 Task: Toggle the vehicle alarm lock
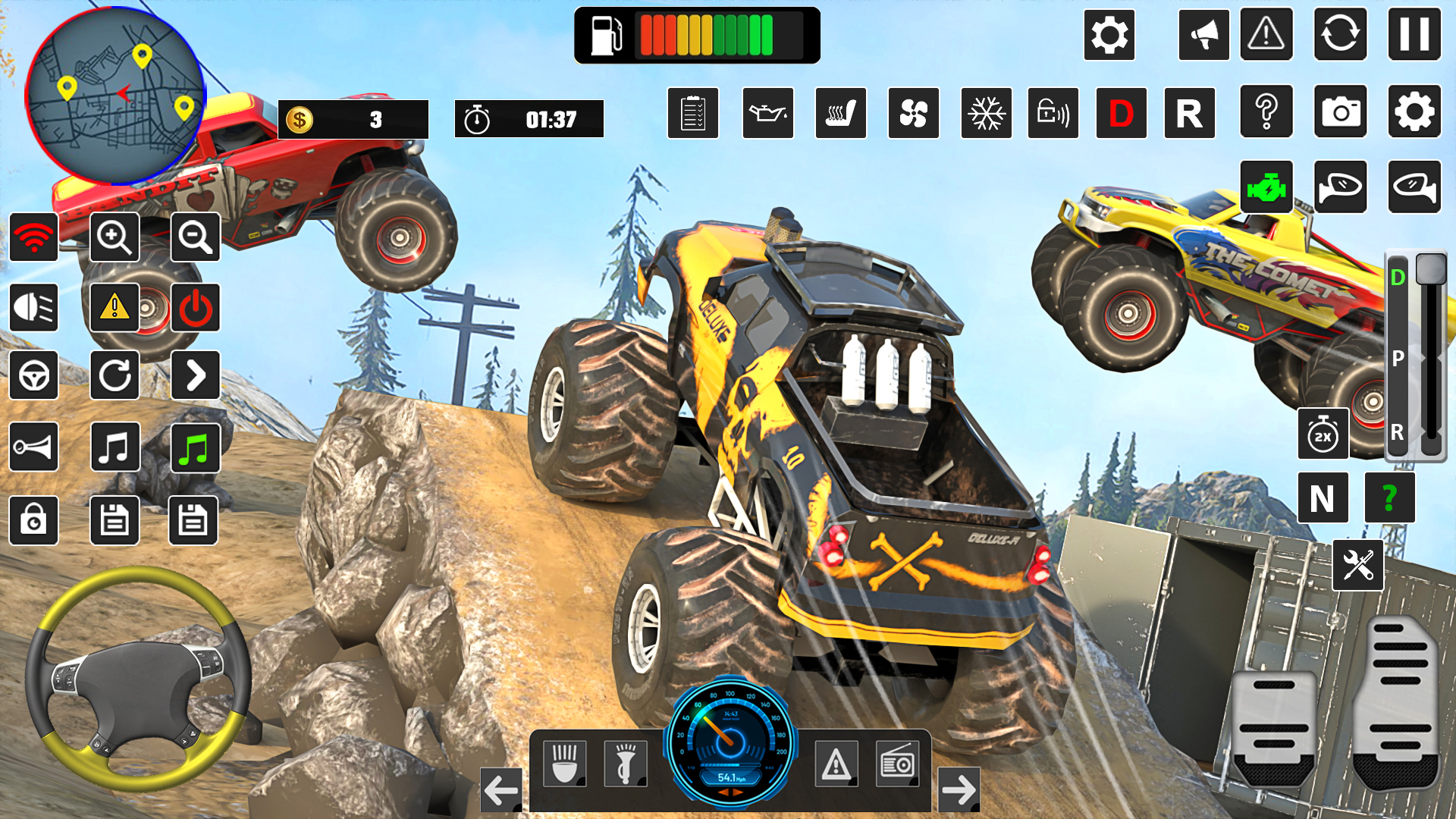click(x=1054, y=114)
